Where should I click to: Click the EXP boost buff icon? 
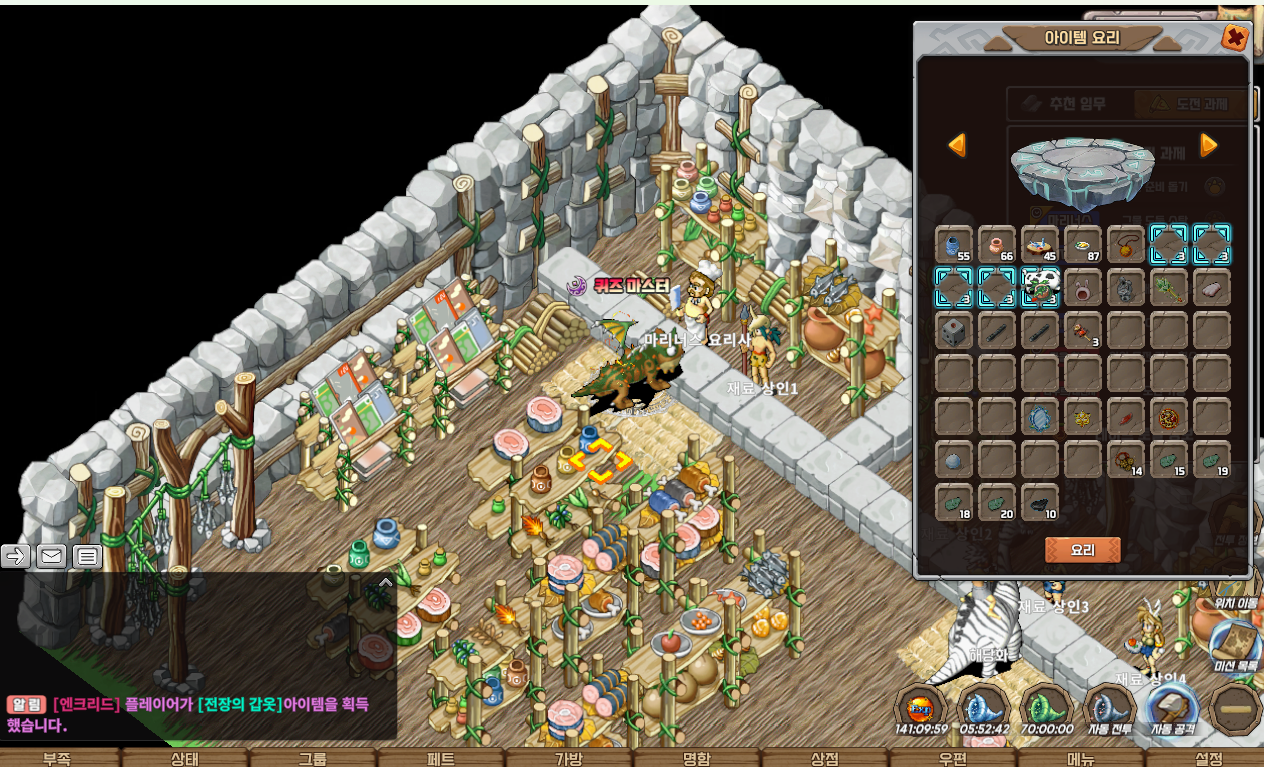point(920,707)
